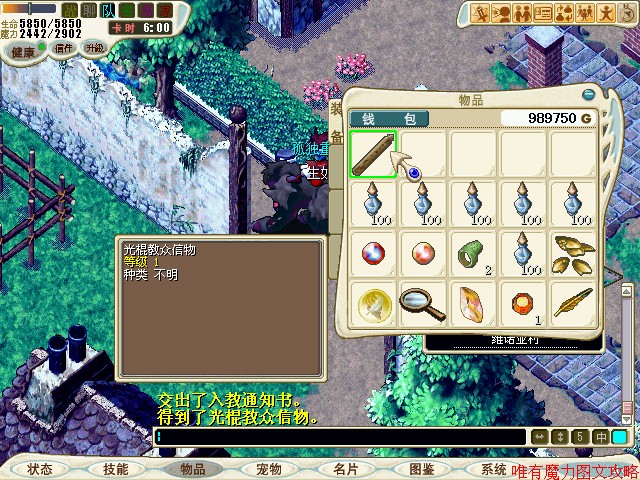Open the 信件 mail button
Image resolution: width=640 pixels, height=480 pixels.
coord(63,48)
